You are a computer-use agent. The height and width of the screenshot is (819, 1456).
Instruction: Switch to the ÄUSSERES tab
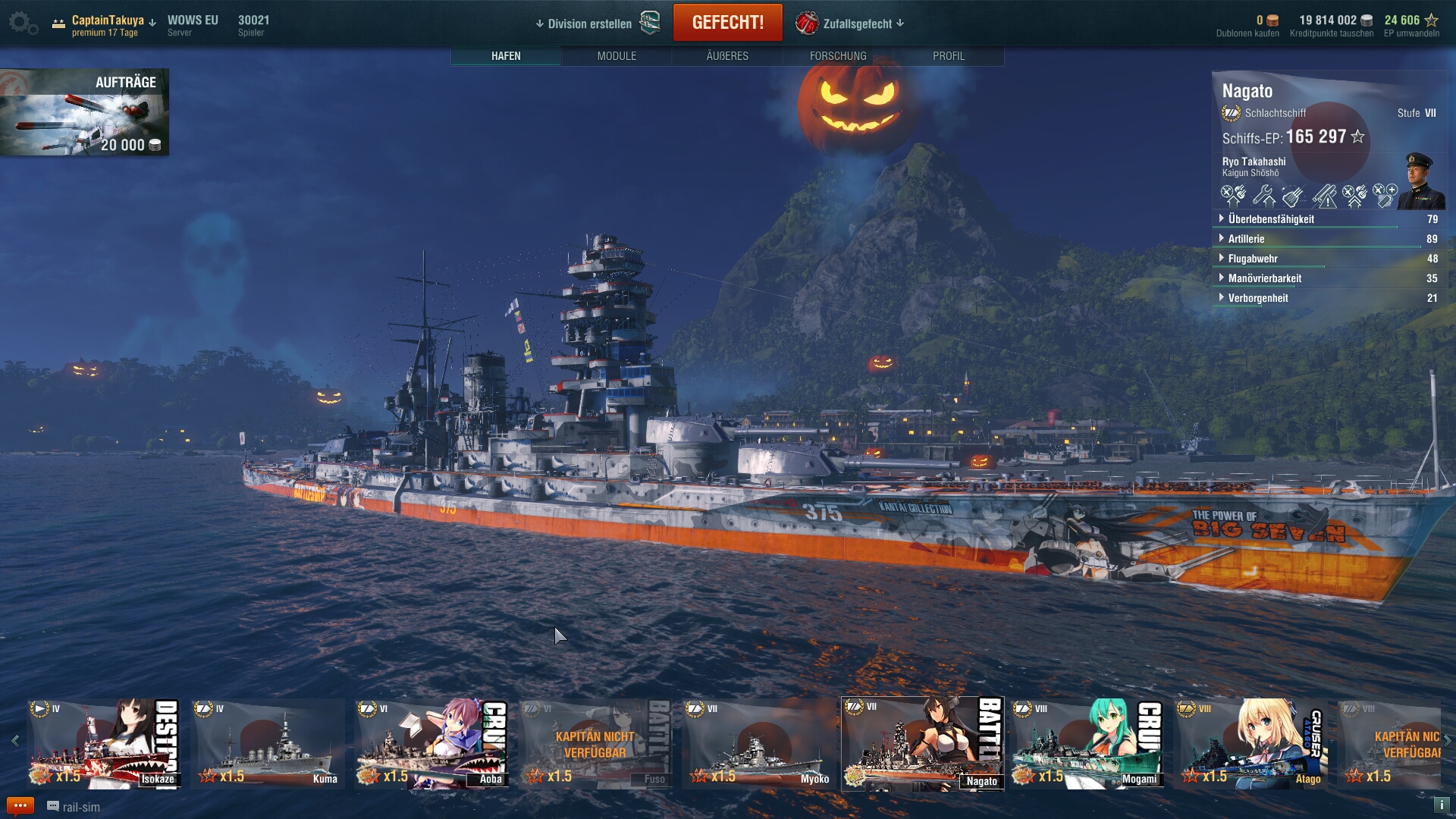[x=727, y=56]
